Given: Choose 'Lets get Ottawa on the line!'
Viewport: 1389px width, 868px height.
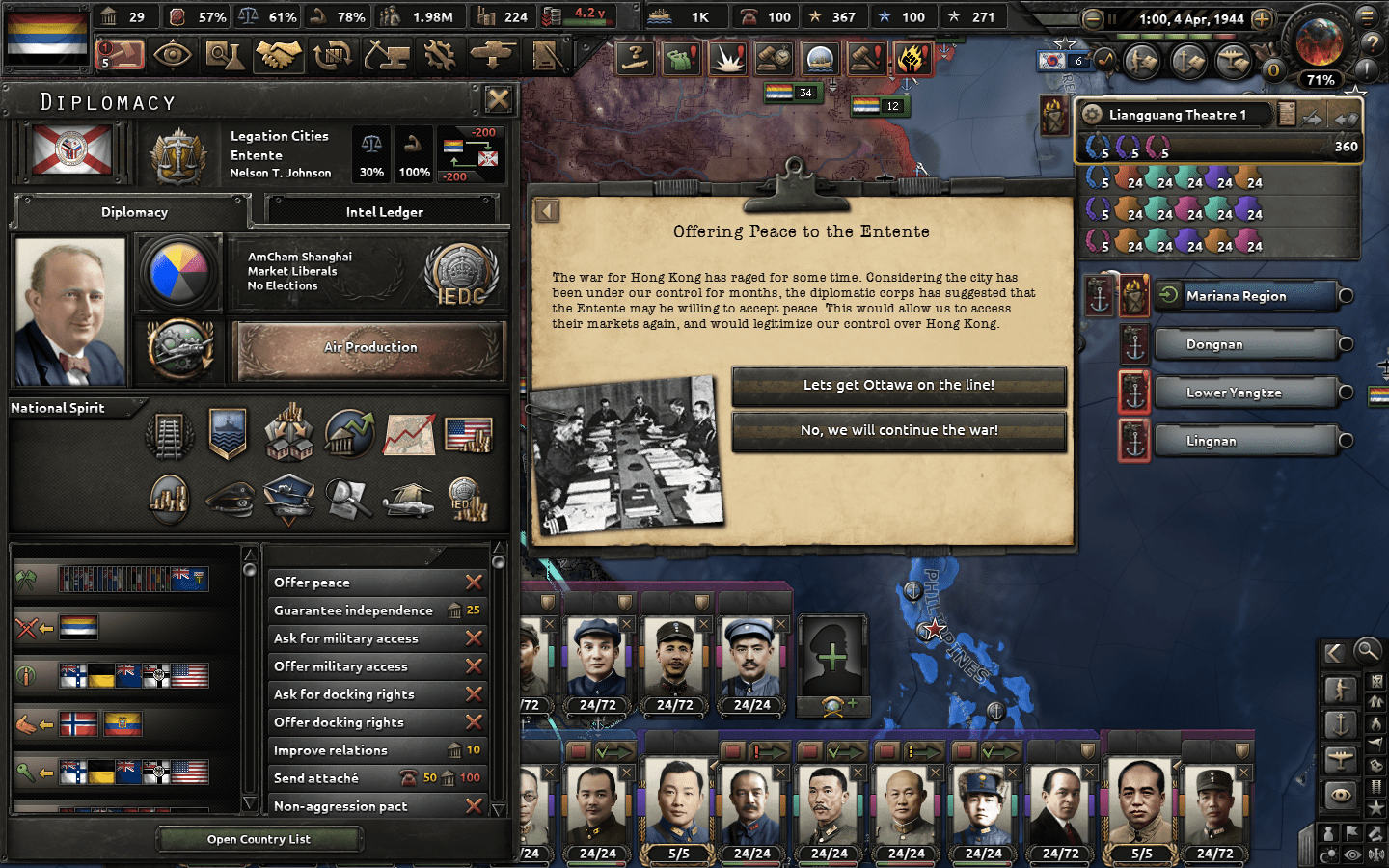Looking at the screenshot, I should (x=899, y=387).
